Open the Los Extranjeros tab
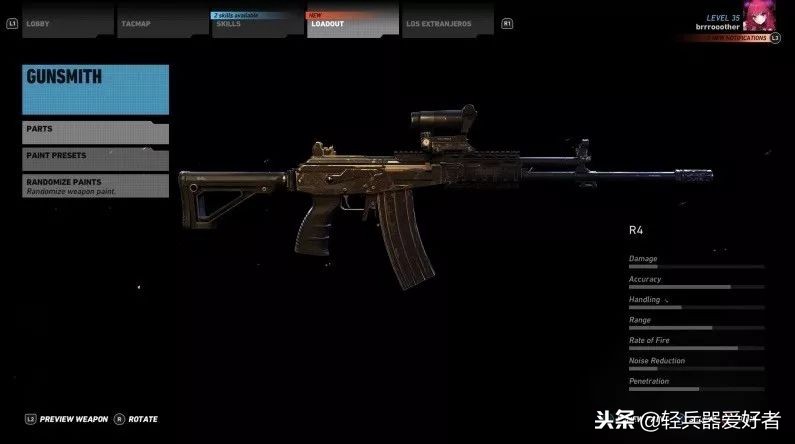The width and height of the screenshot is (795, 444). tap(446, 22)
